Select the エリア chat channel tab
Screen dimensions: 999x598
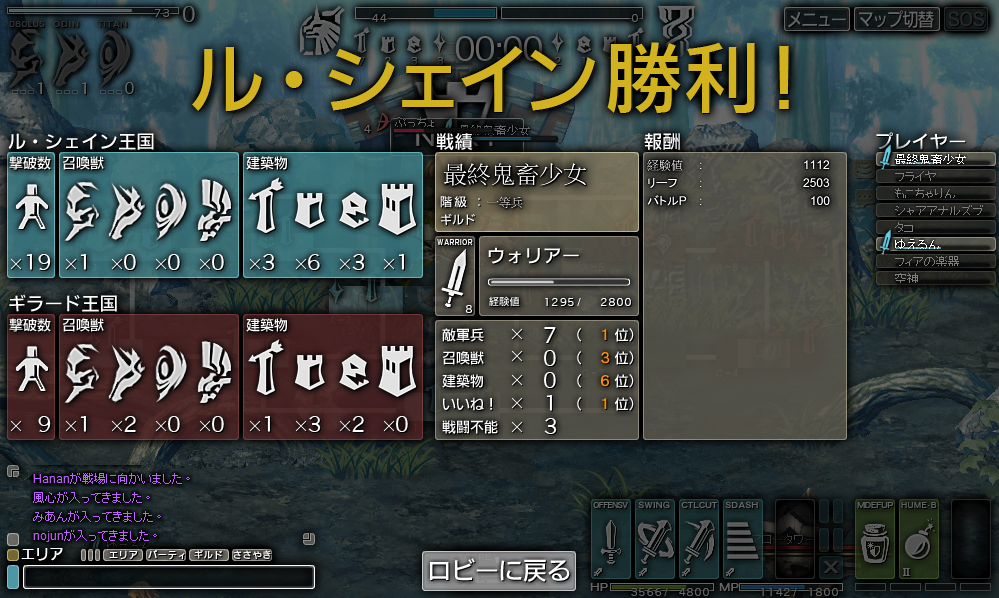[122, 554]
